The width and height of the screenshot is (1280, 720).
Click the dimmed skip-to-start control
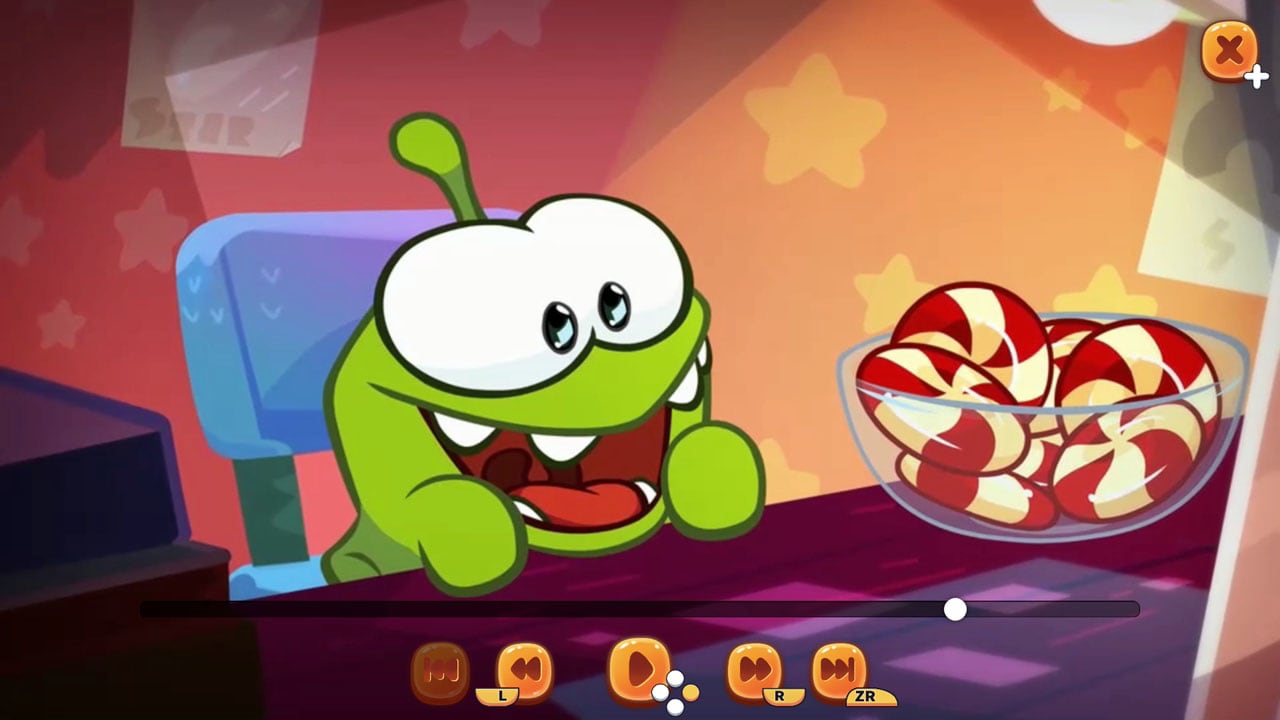pos(443,670)
